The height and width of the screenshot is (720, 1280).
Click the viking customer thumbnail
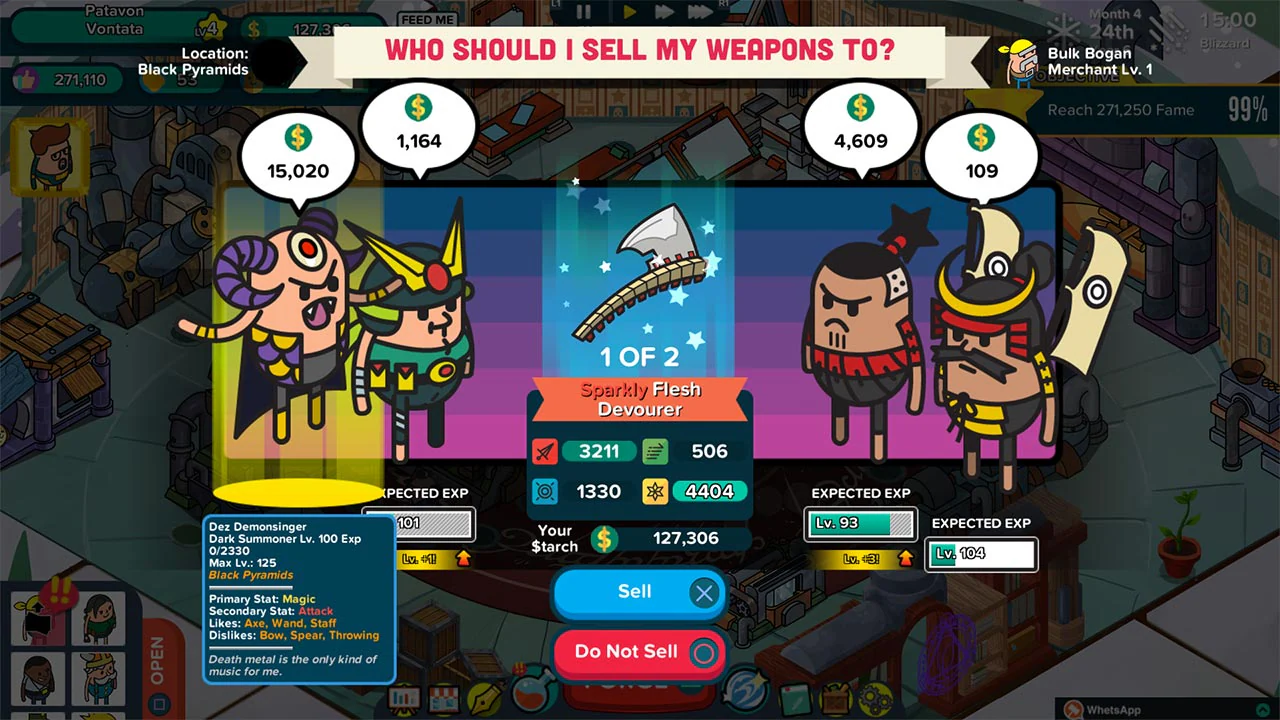(98, 678)
